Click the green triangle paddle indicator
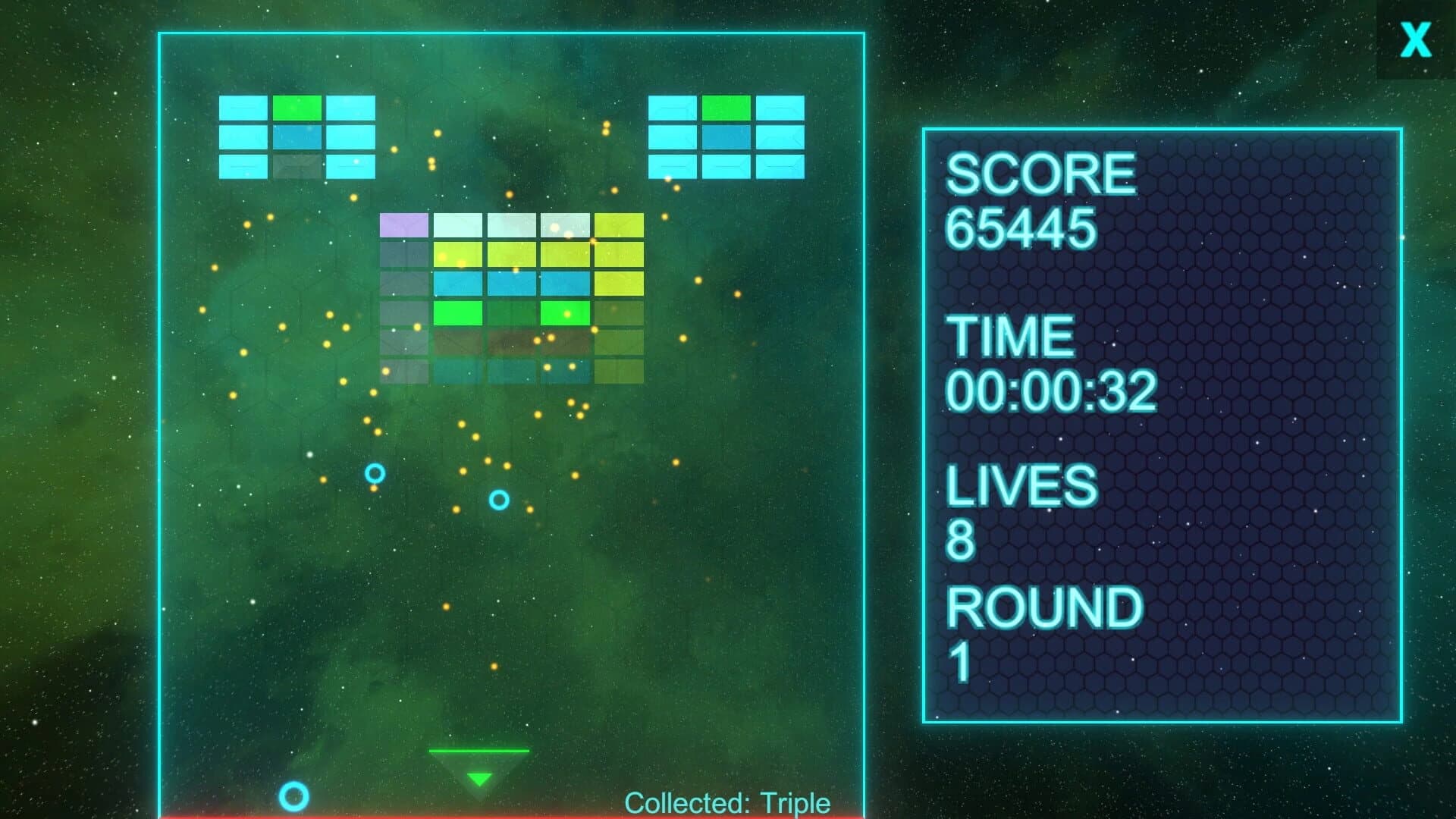The image size is (1456, 819). tap(479, 777)
